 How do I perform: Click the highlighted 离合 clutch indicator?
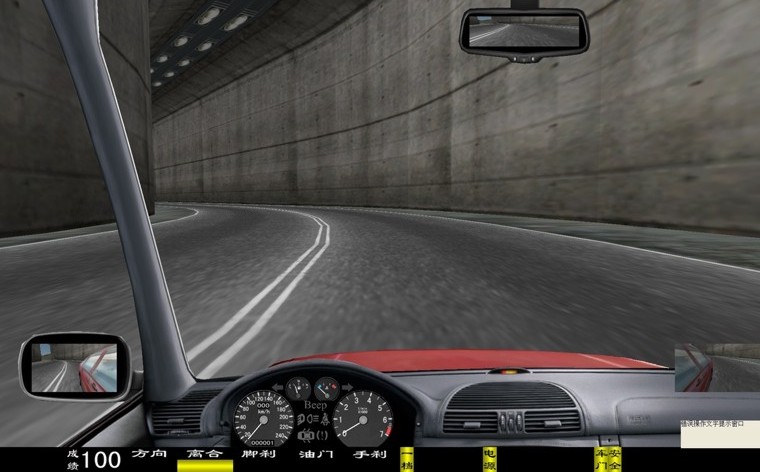tap(204, 456)
